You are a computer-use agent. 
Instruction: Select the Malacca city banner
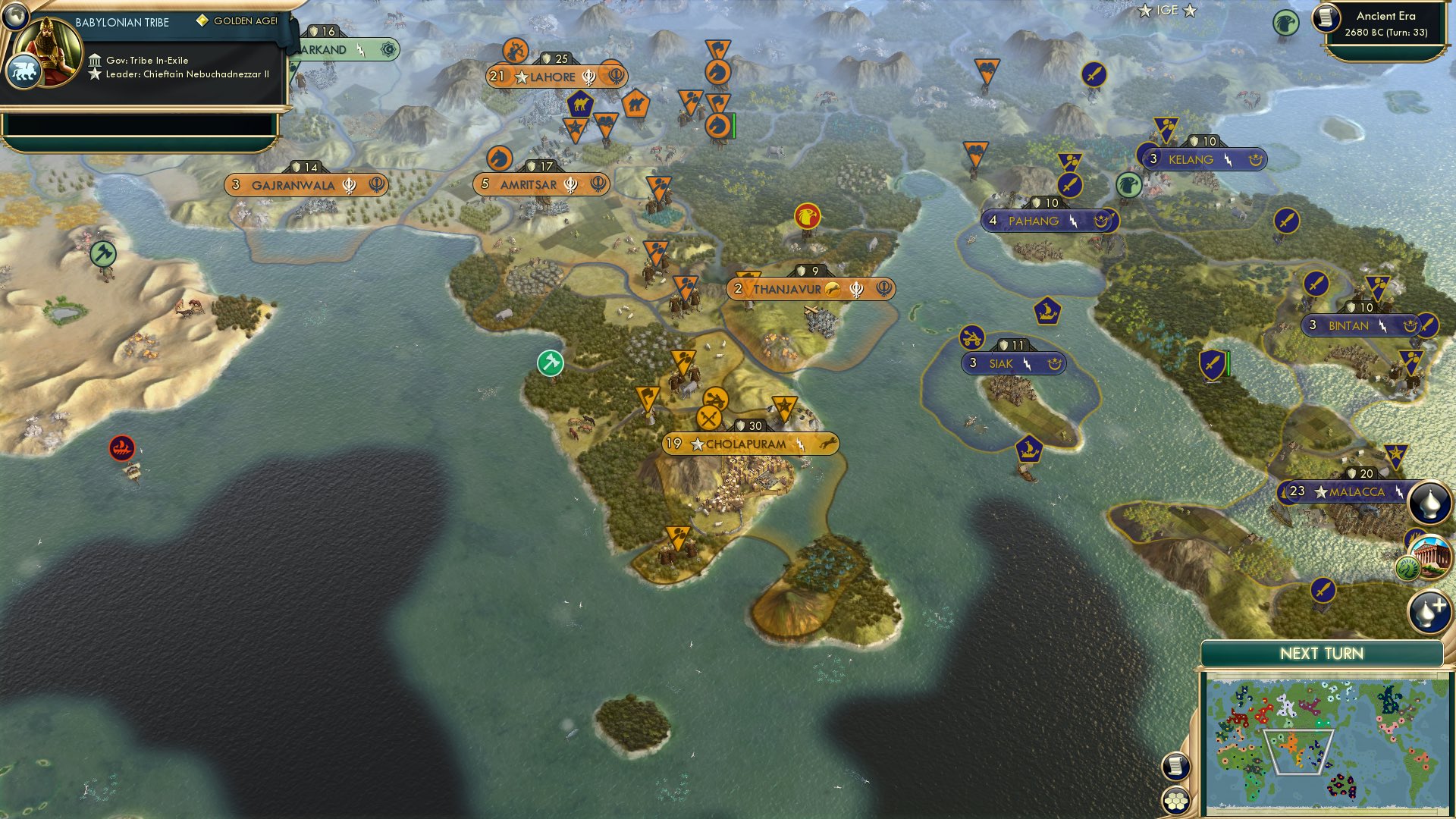(1345, 492)
